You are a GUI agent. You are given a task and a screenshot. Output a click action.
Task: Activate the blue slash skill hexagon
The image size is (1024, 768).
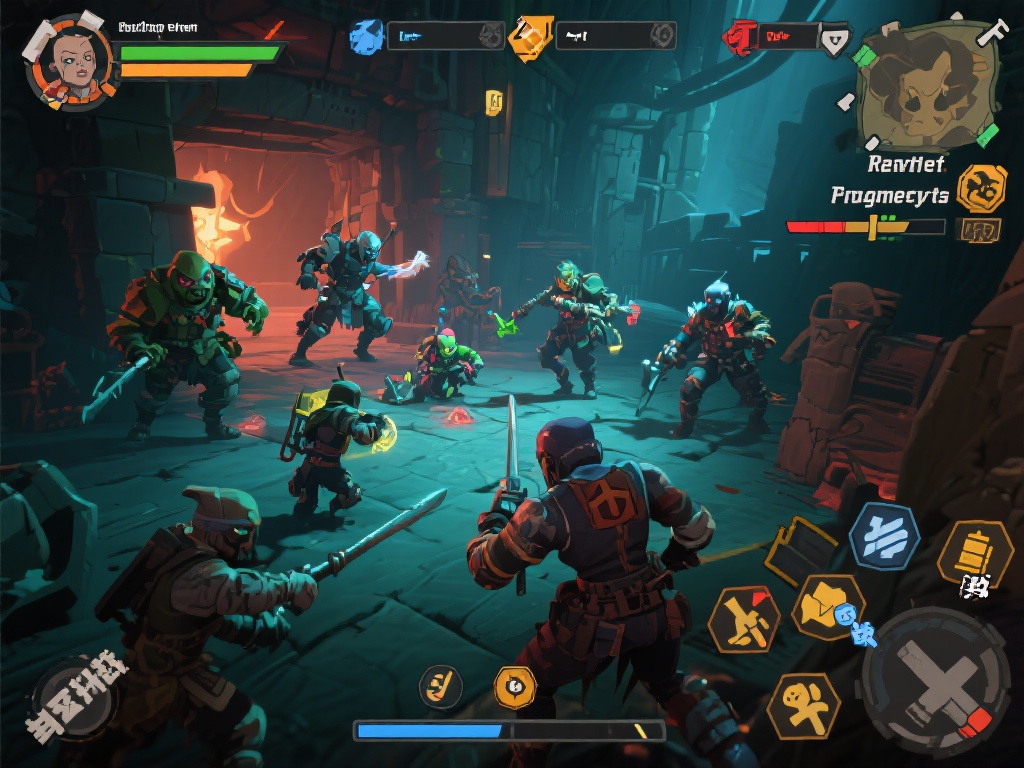point(884,536)
